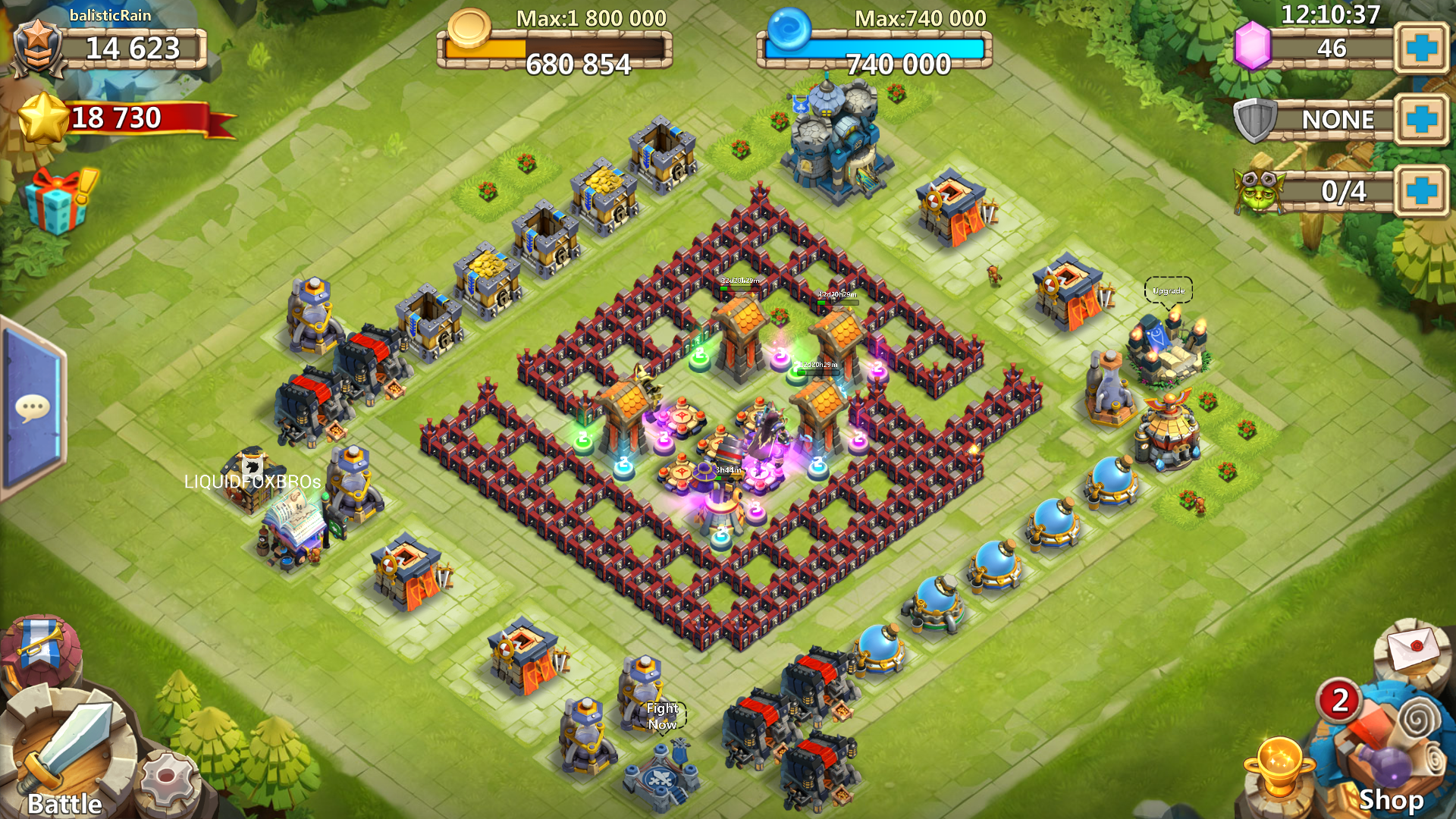Buy a shield using its plus button
This screenshot has height=819, width=1456.
[1421, 119]
